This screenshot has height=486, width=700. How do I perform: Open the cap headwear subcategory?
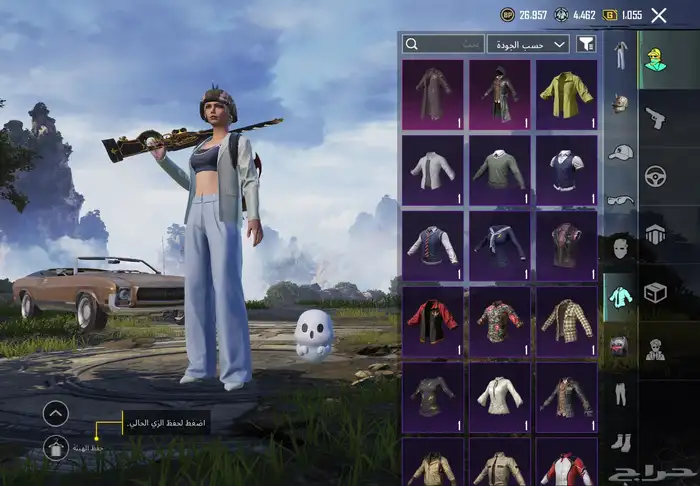tap(620, 152)
